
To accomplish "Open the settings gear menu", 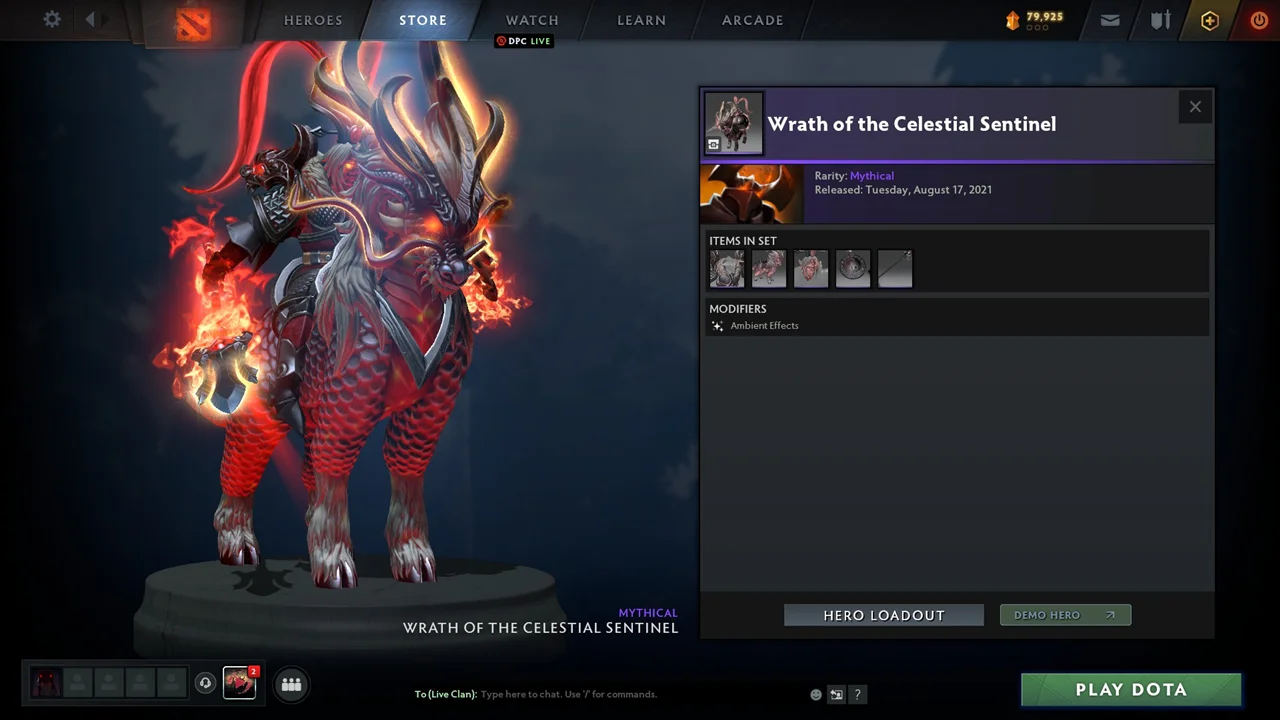I will pos(52,20).
